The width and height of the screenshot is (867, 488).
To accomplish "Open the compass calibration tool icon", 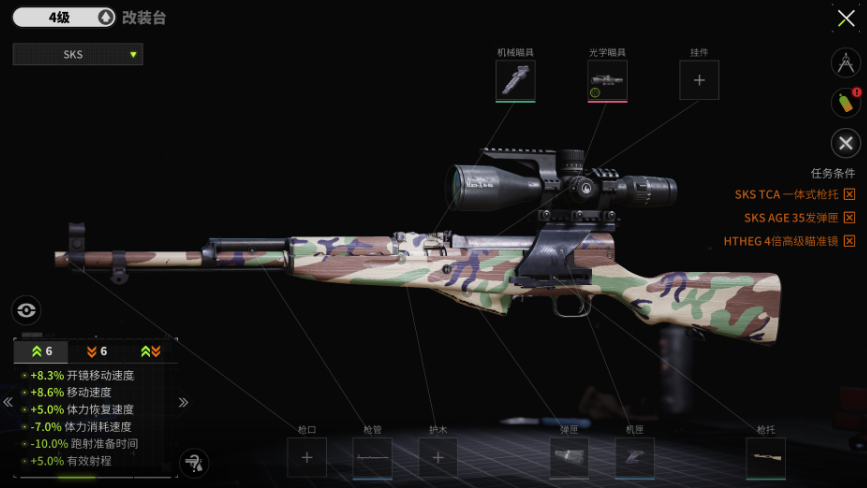I will 846,62.
